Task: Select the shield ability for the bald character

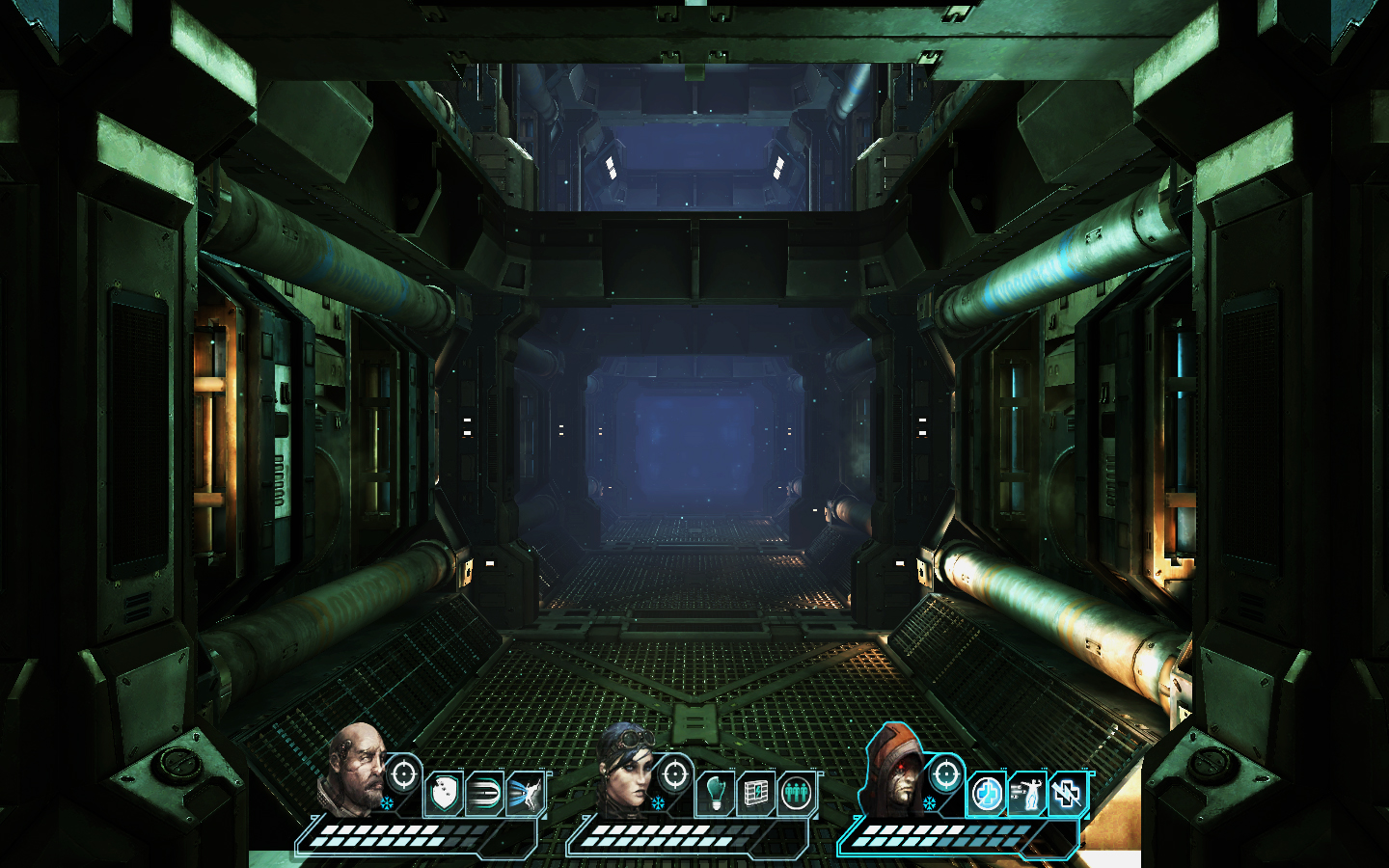Action: pos(445,791)
